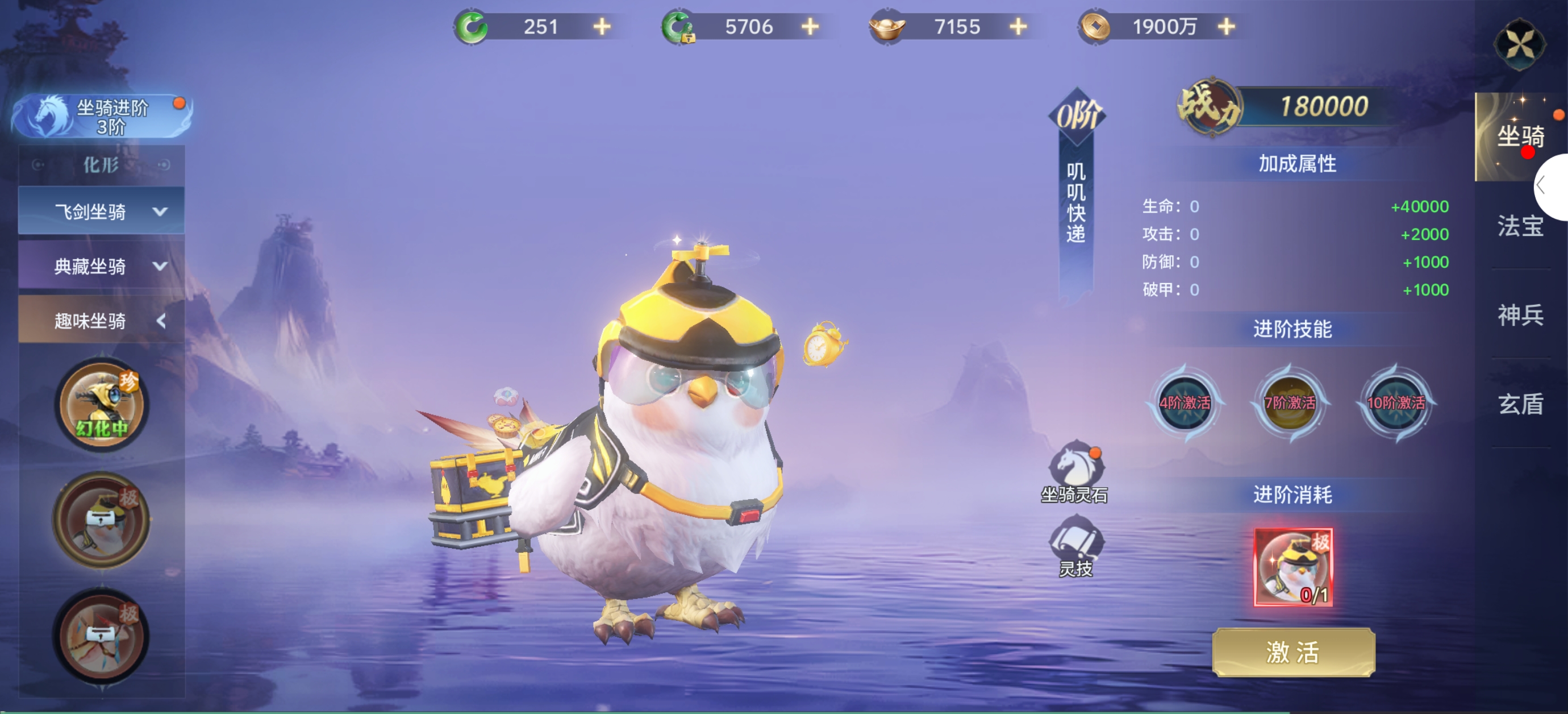Add more gold ingots (7155)
Image resolution: width=1568 pixels, height=714 pixels.
click(x=1018, y=27)
